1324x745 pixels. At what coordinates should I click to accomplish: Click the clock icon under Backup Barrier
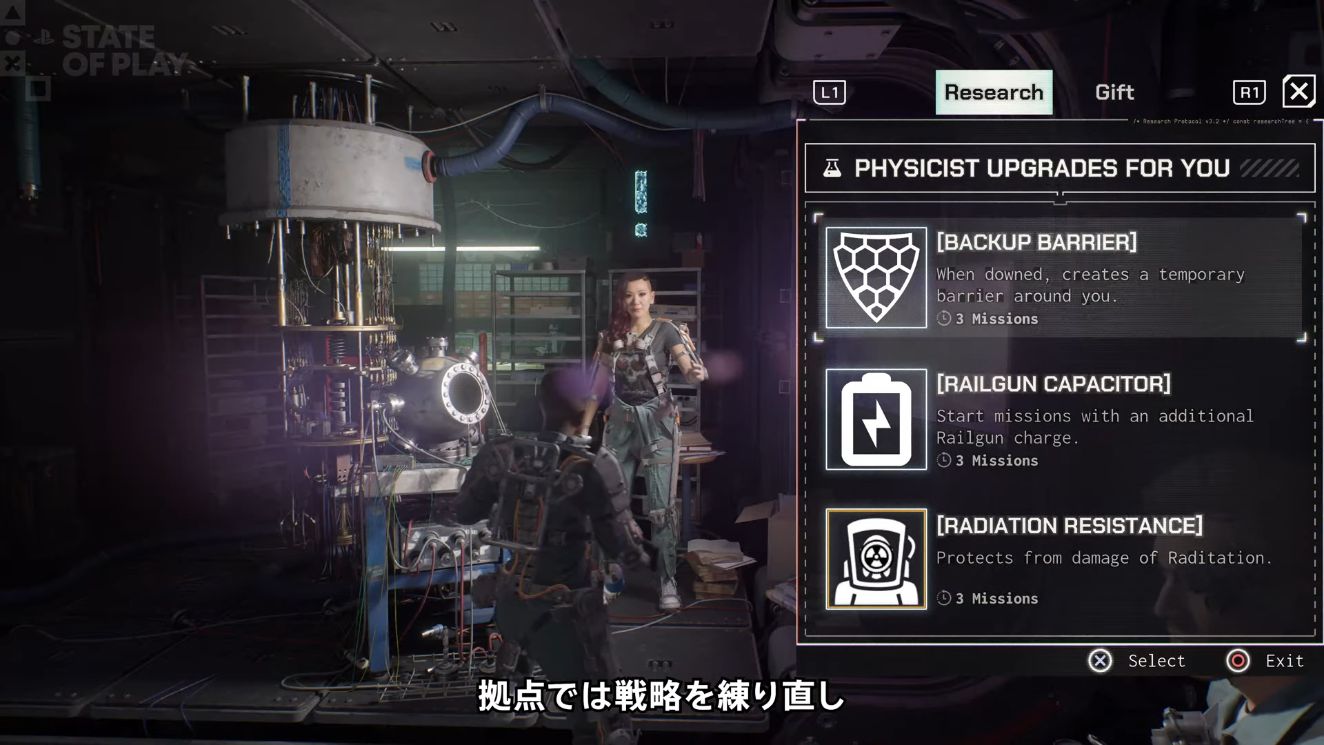click(942, 318)
